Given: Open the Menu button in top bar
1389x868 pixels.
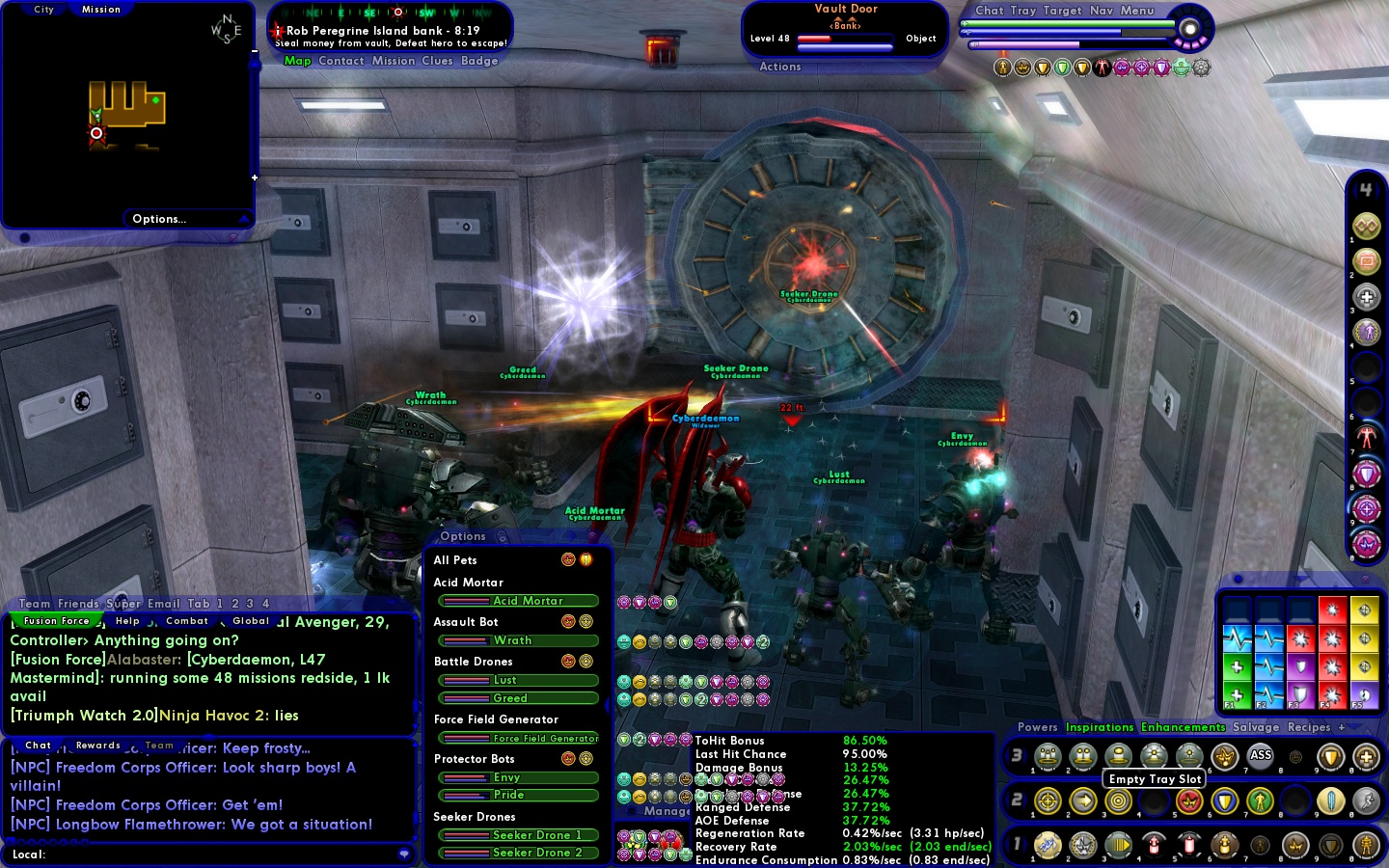Looking at the screenshot, I should click(1137, 11).
